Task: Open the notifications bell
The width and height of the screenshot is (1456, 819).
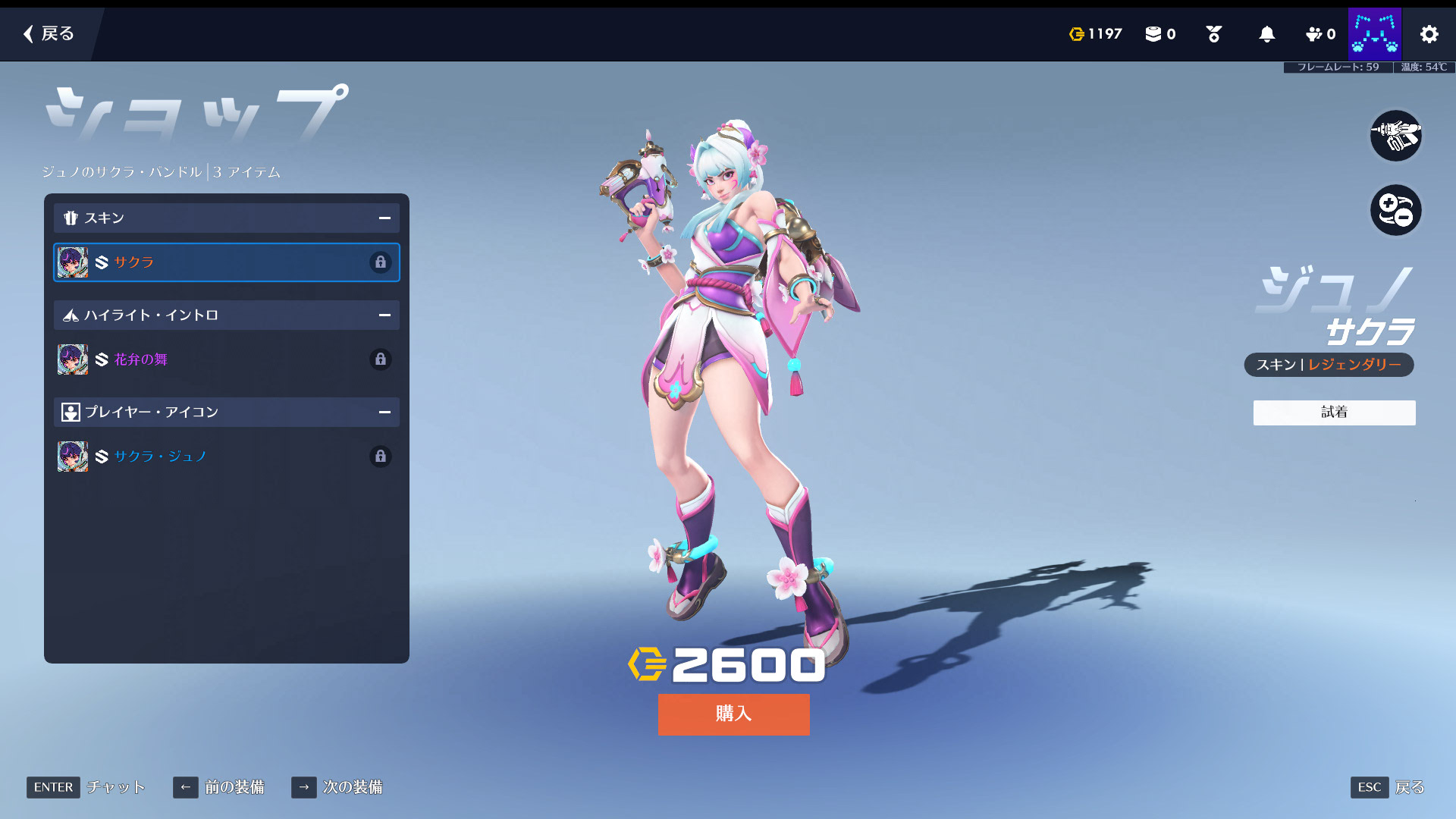Action: point(1266,34)
